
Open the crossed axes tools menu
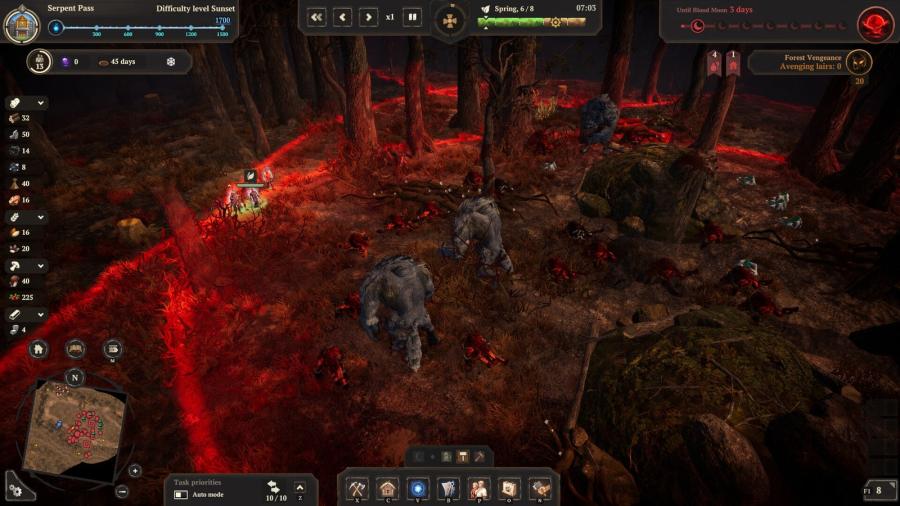pyautogui.click(x=358, y=489)
